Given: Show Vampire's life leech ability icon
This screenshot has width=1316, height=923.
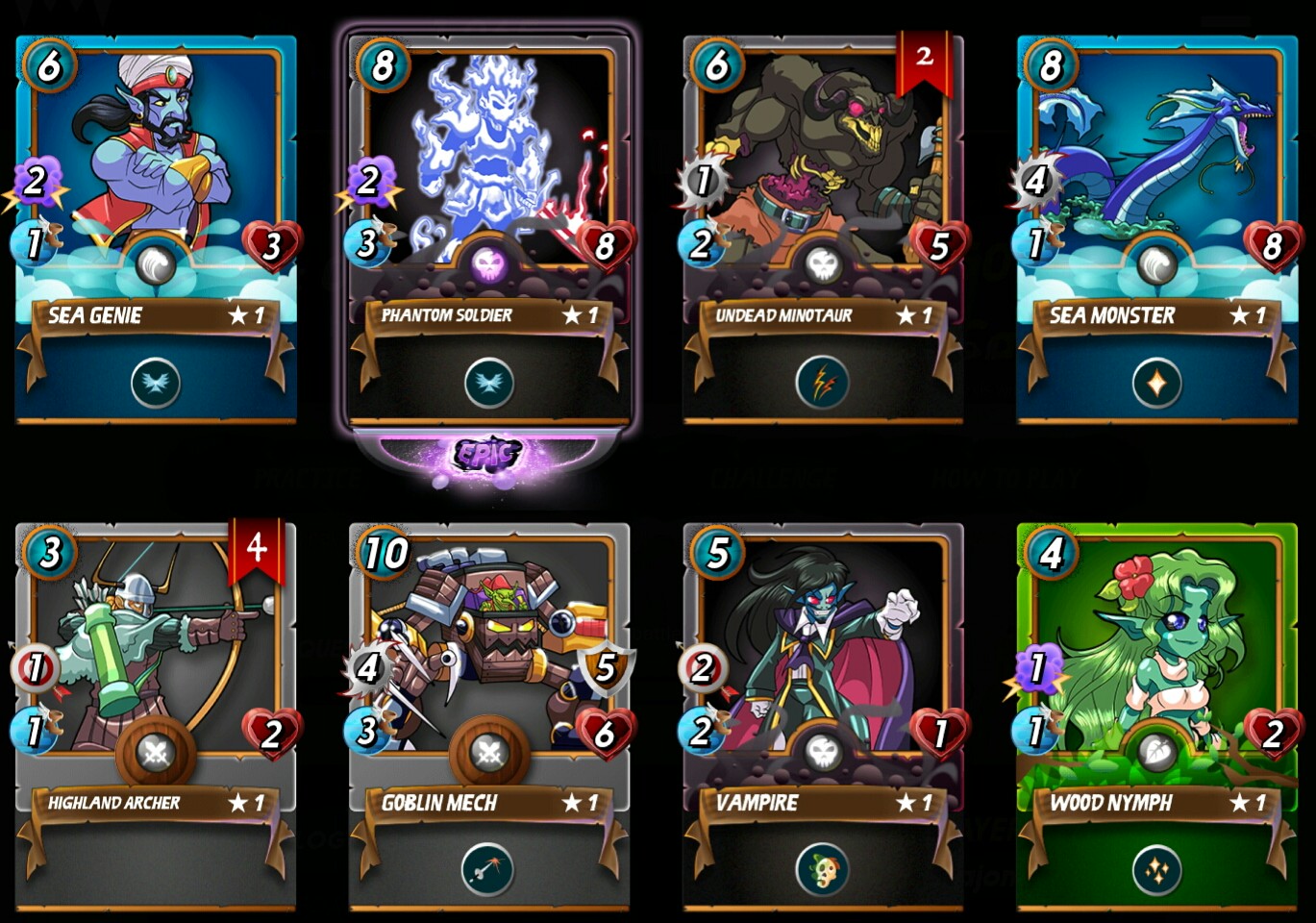Looking at the screenshot, I should (x=822, y=869).
